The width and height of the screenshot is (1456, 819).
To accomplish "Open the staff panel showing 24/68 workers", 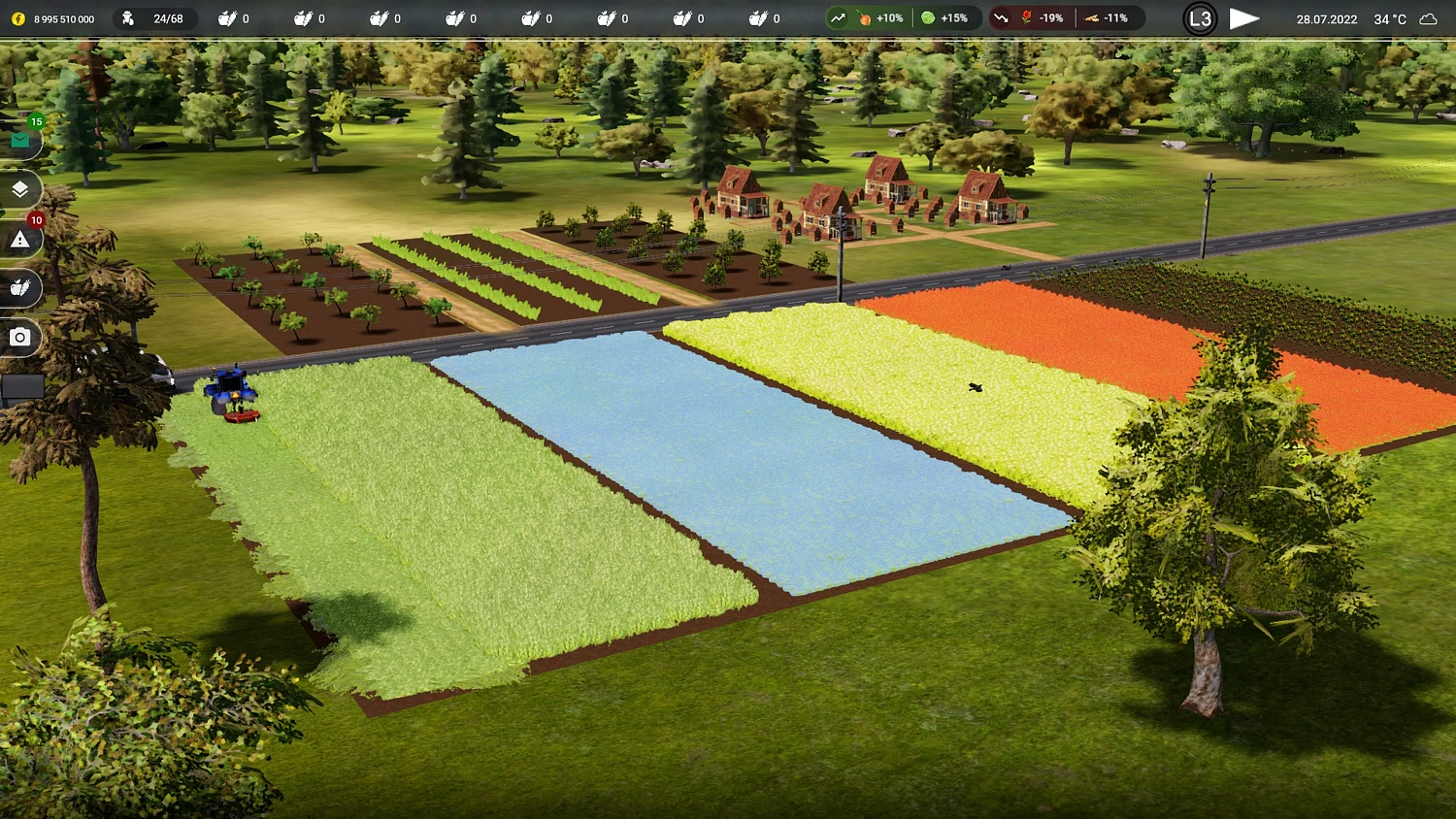I will point(155,17).
